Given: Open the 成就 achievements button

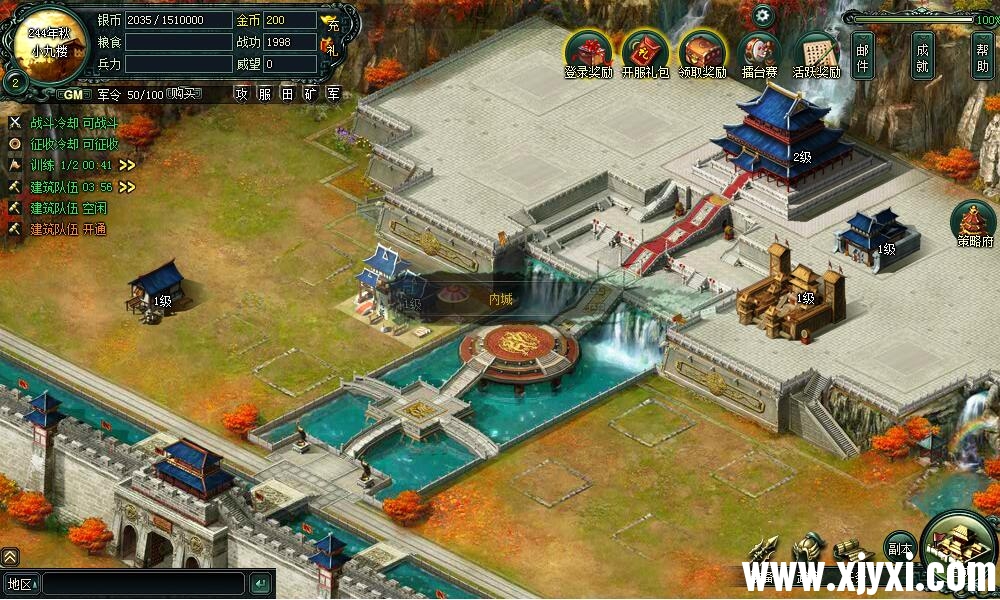Looking at the screenshot, I should [x=923, y=55].
